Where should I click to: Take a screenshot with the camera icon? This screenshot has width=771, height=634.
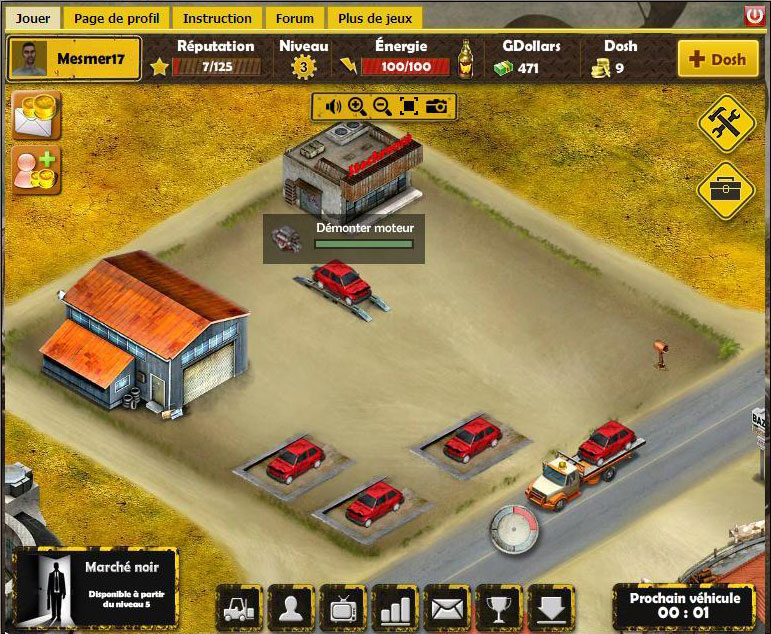pyautogui.click(x=436, y=106)
